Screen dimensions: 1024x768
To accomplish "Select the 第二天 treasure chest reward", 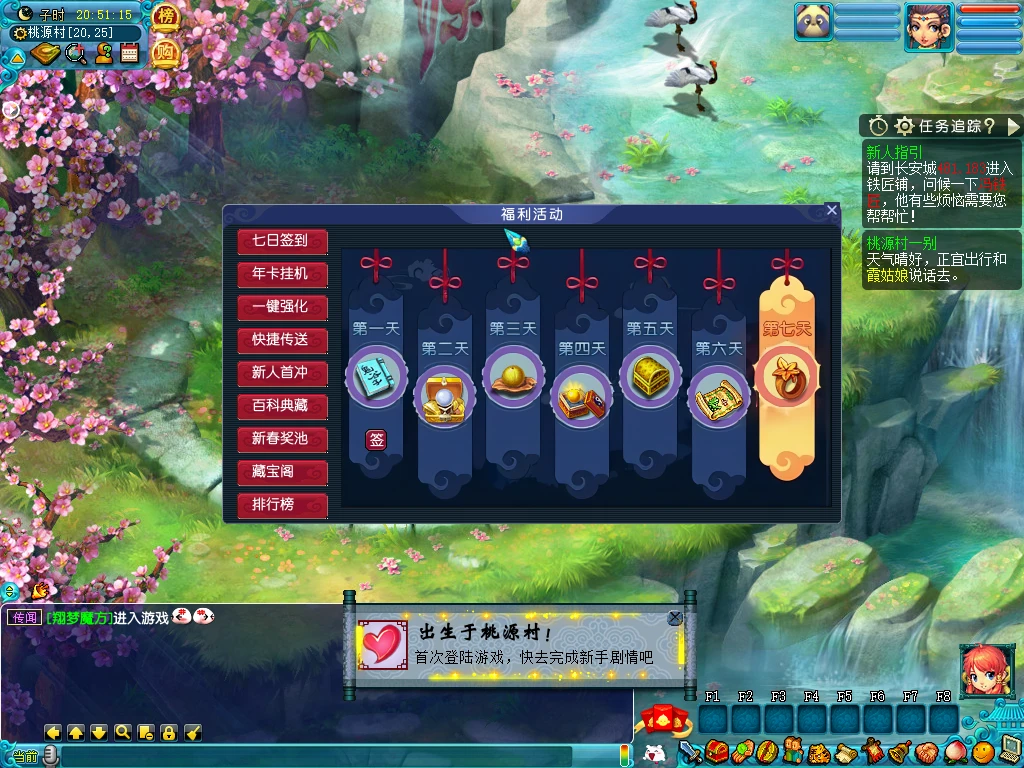I will pyautogui.click(x=444, y=393).
